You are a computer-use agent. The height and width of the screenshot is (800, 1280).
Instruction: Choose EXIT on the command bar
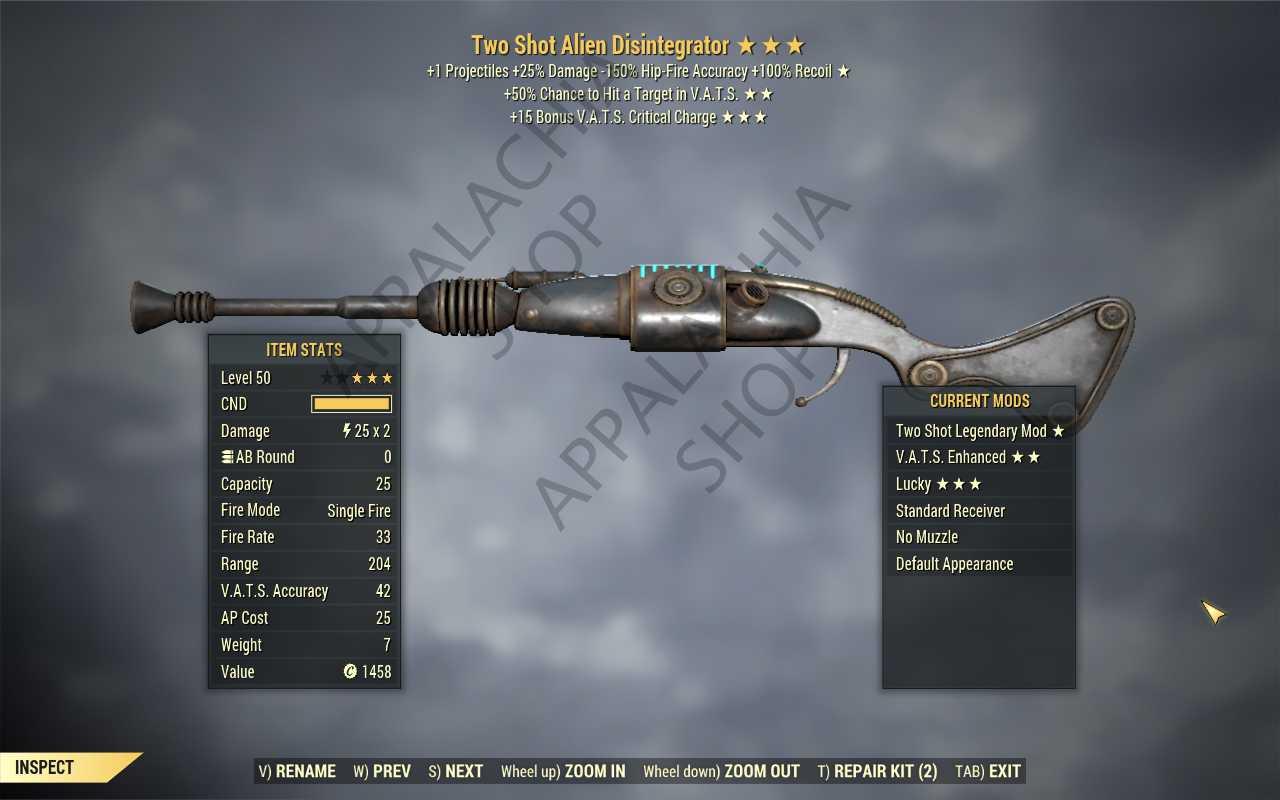[x=986, y=771]
